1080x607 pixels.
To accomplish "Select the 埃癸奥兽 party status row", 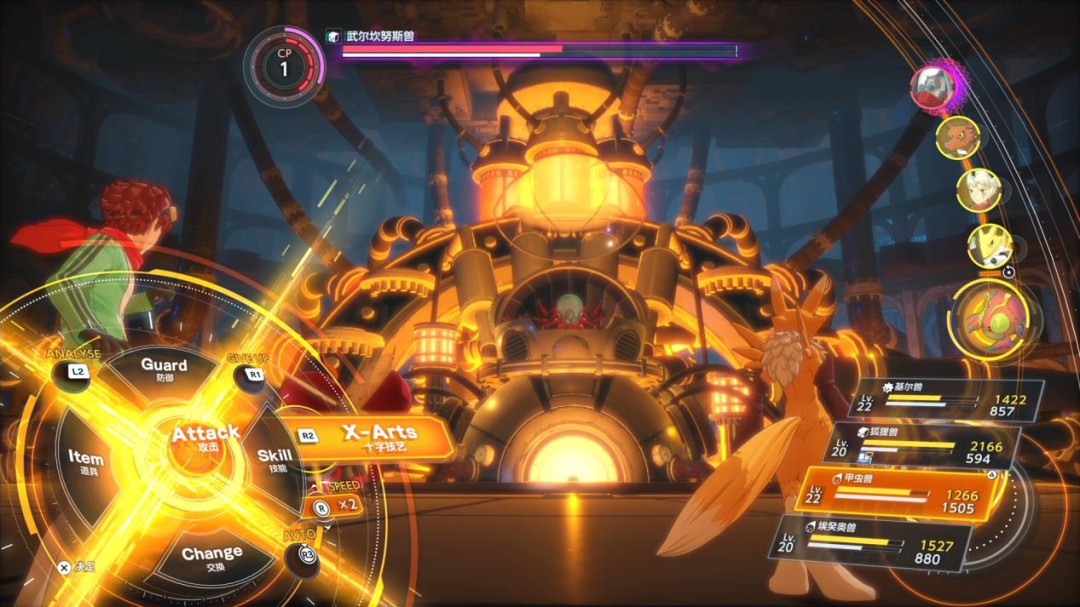I will point(870,543).
